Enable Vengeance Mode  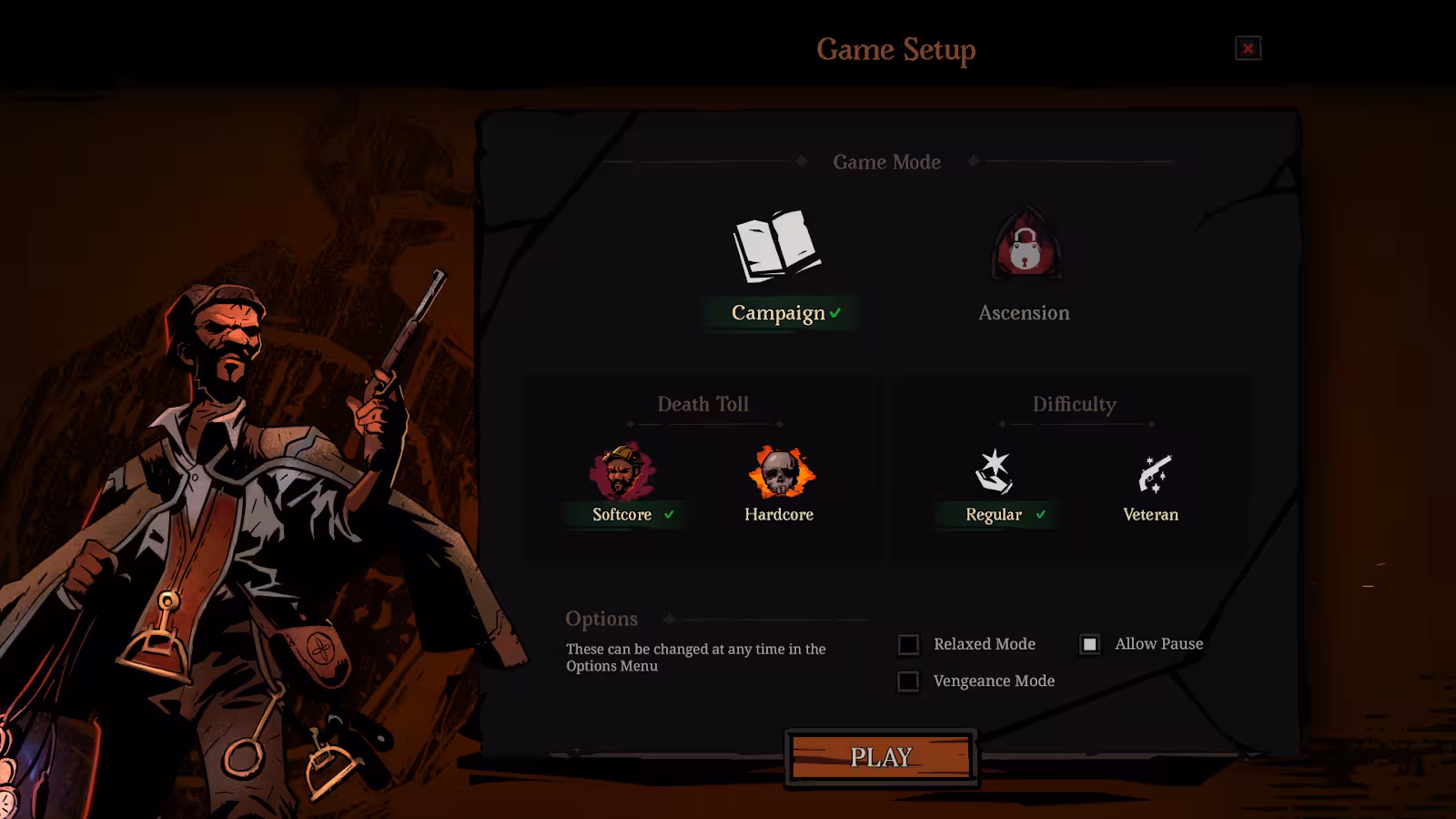point(908,681)
